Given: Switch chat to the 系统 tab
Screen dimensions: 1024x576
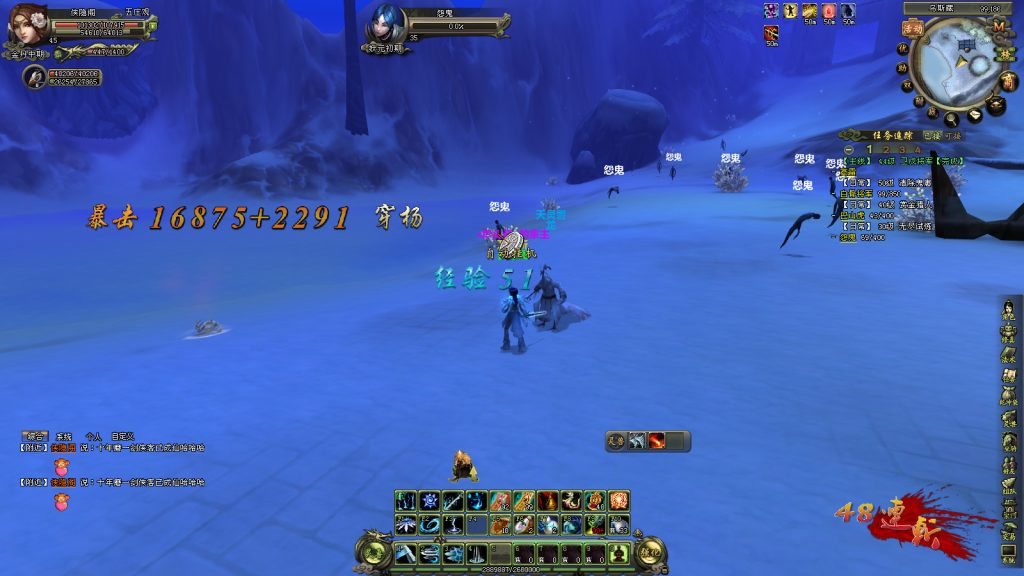Looking at the screenshot, I should tap(65, 437).
